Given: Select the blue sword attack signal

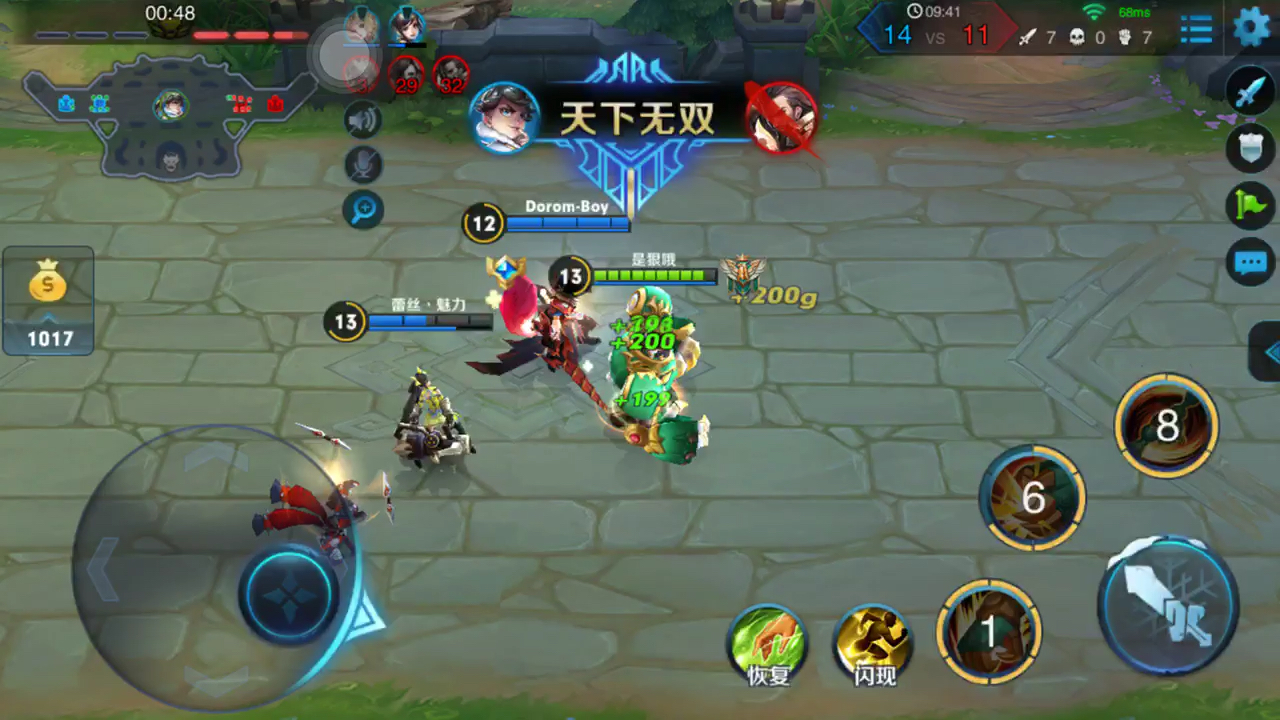Looking at the screenshot, I should pos(1250,91).
